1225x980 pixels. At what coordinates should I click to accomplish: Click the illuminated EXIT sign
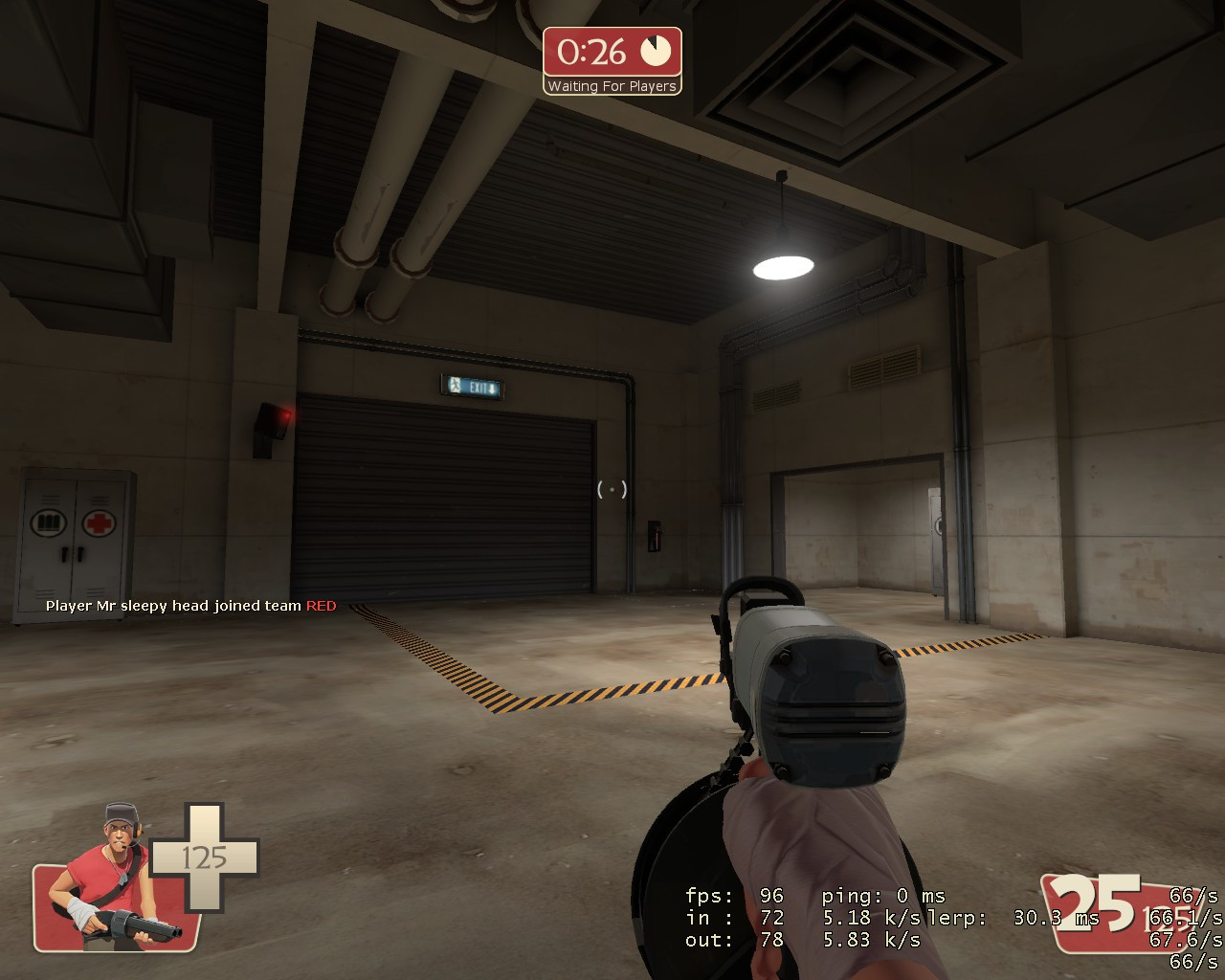coord(474,387)
